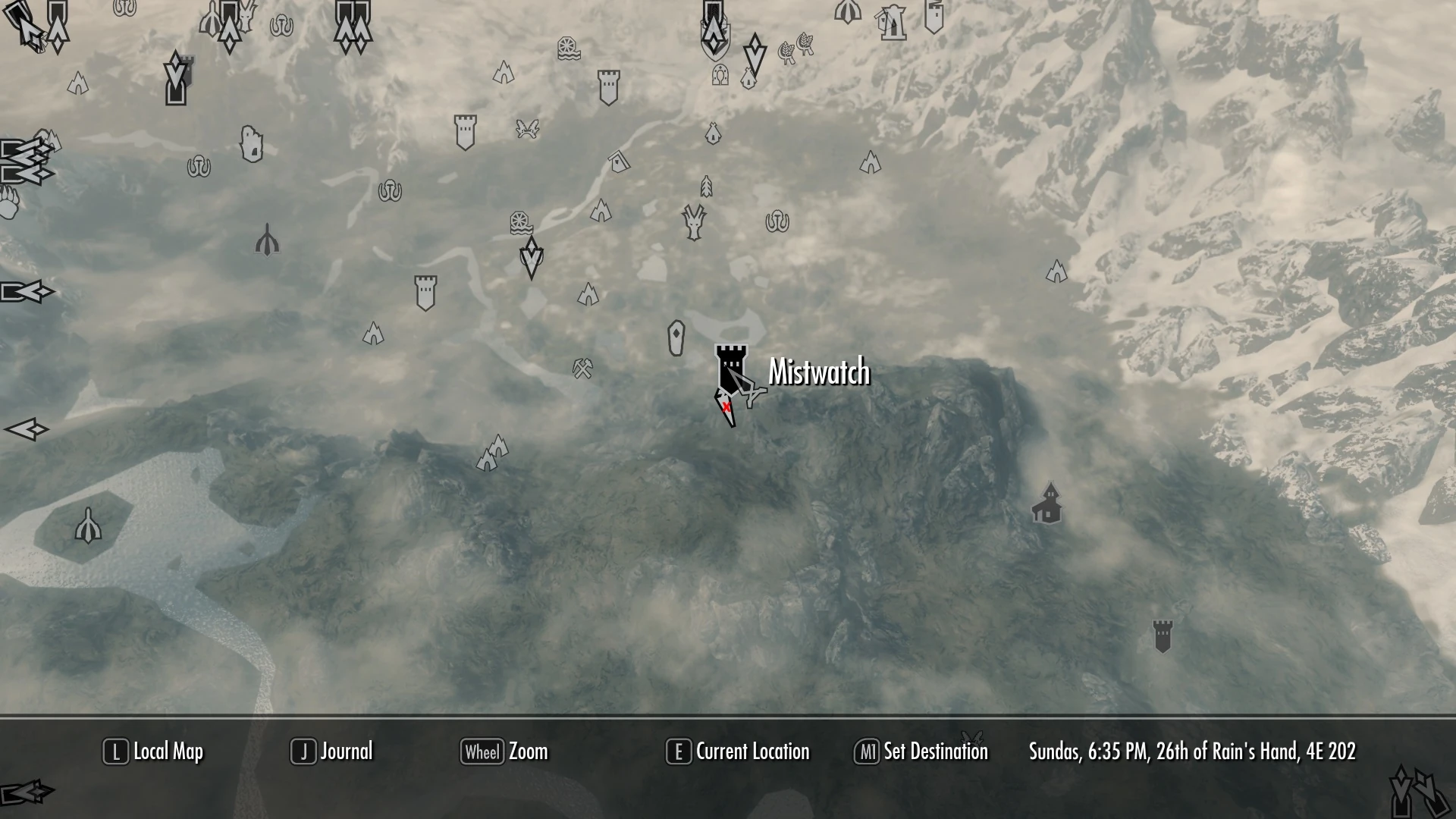Open the Journal
The image size is (1456, 819).
(345, 752)
